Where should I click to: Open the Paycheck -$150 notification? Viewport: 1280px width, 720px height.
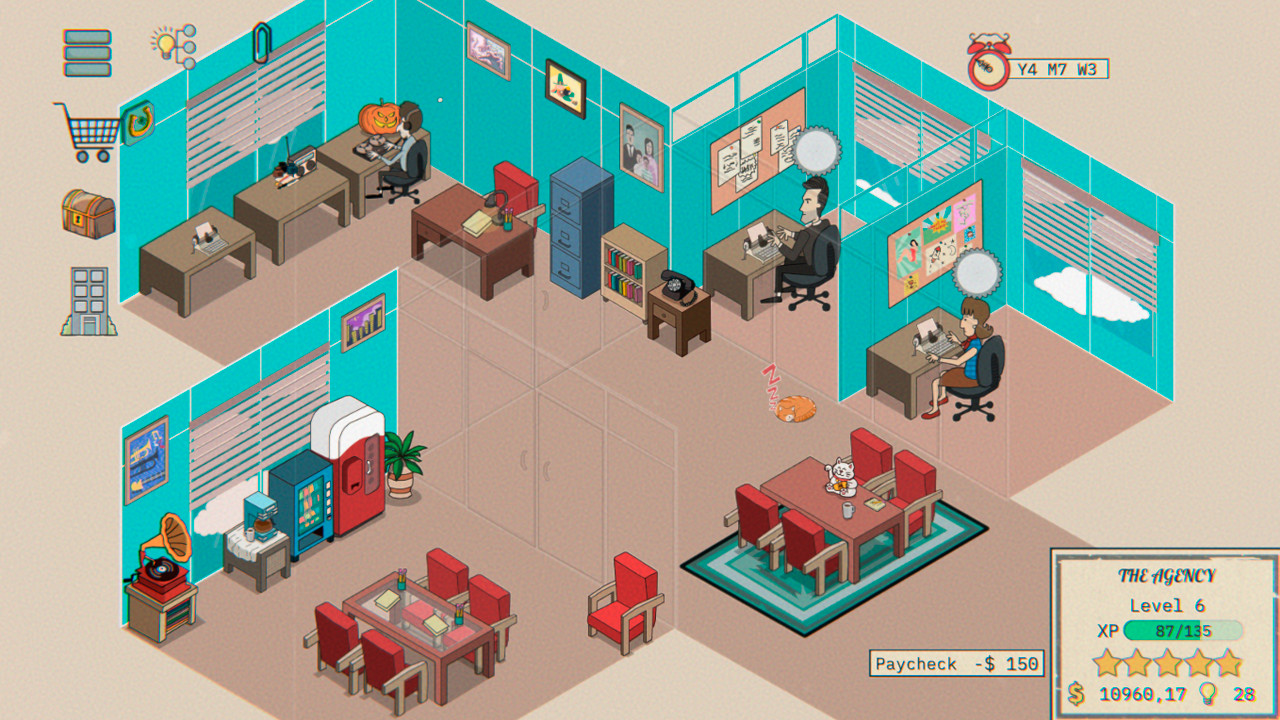click(955, 661)
